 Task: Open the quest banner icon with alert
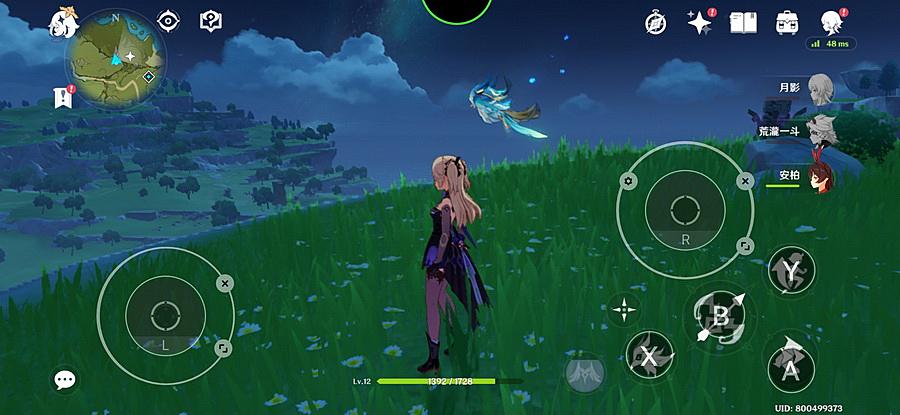[62, 97]
